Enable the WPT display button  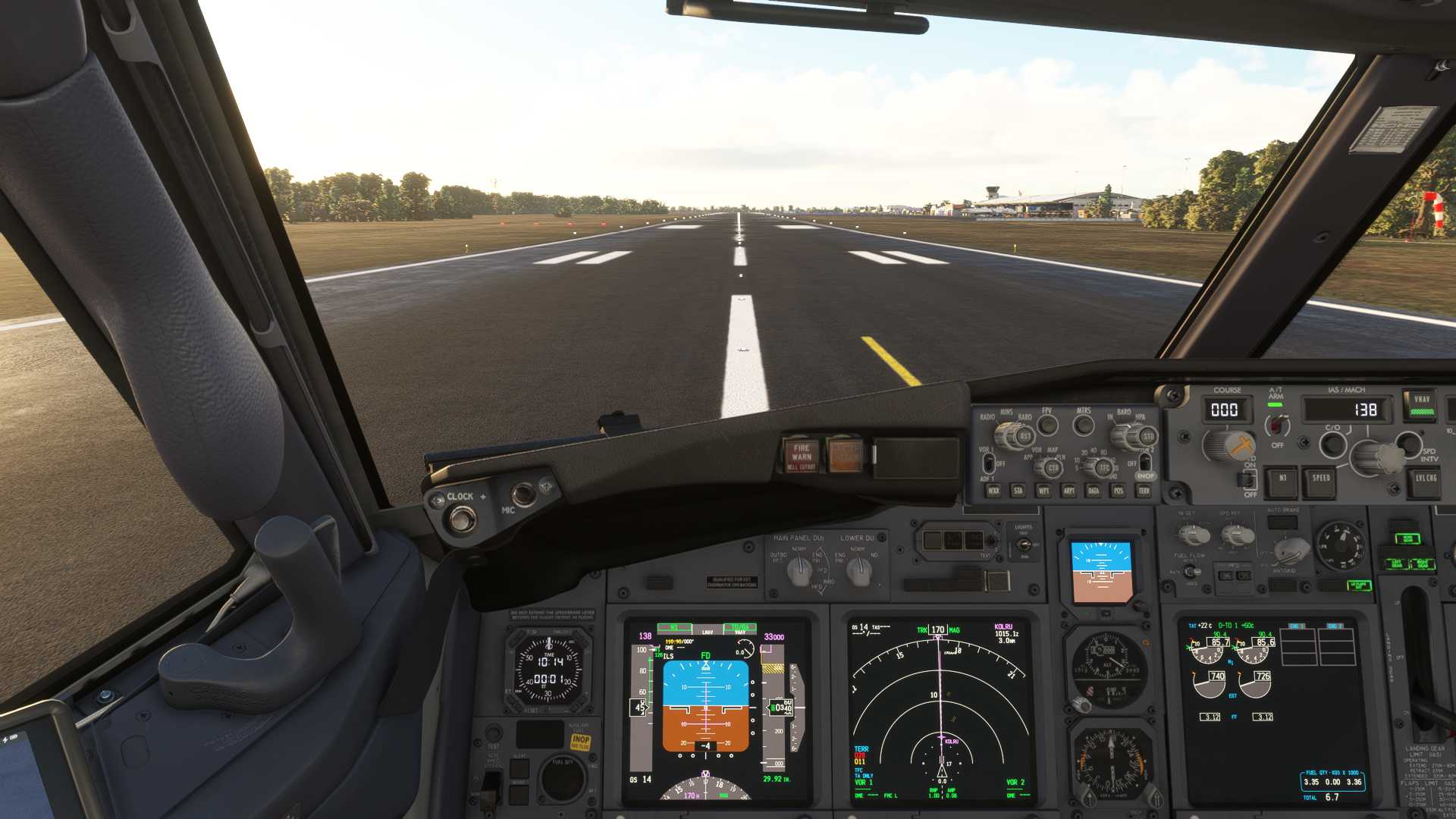tap(1043, 491)
